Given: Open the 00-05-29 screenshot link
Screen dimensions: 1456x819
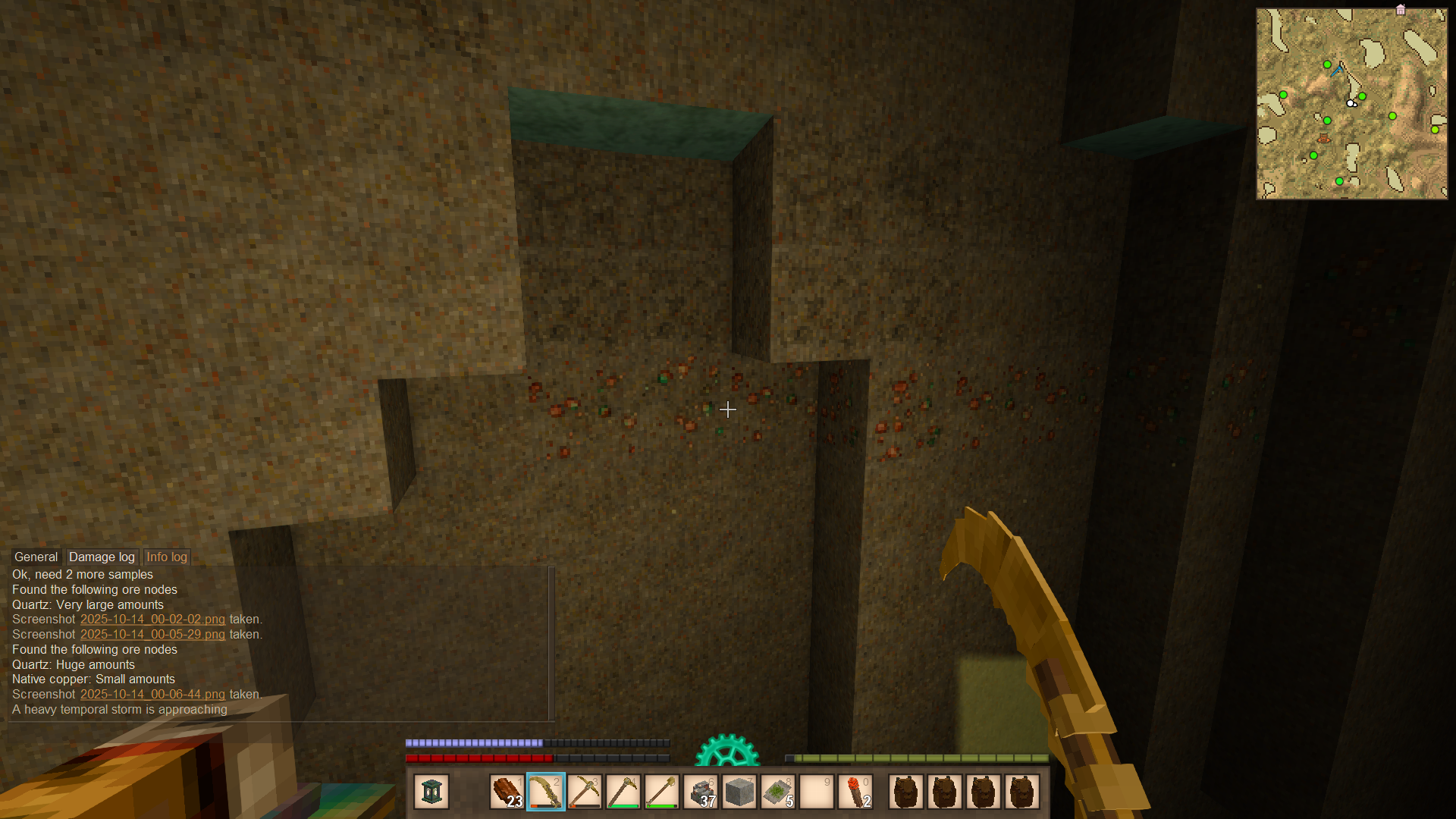Looking at the screenshot, I should (152, 635).
